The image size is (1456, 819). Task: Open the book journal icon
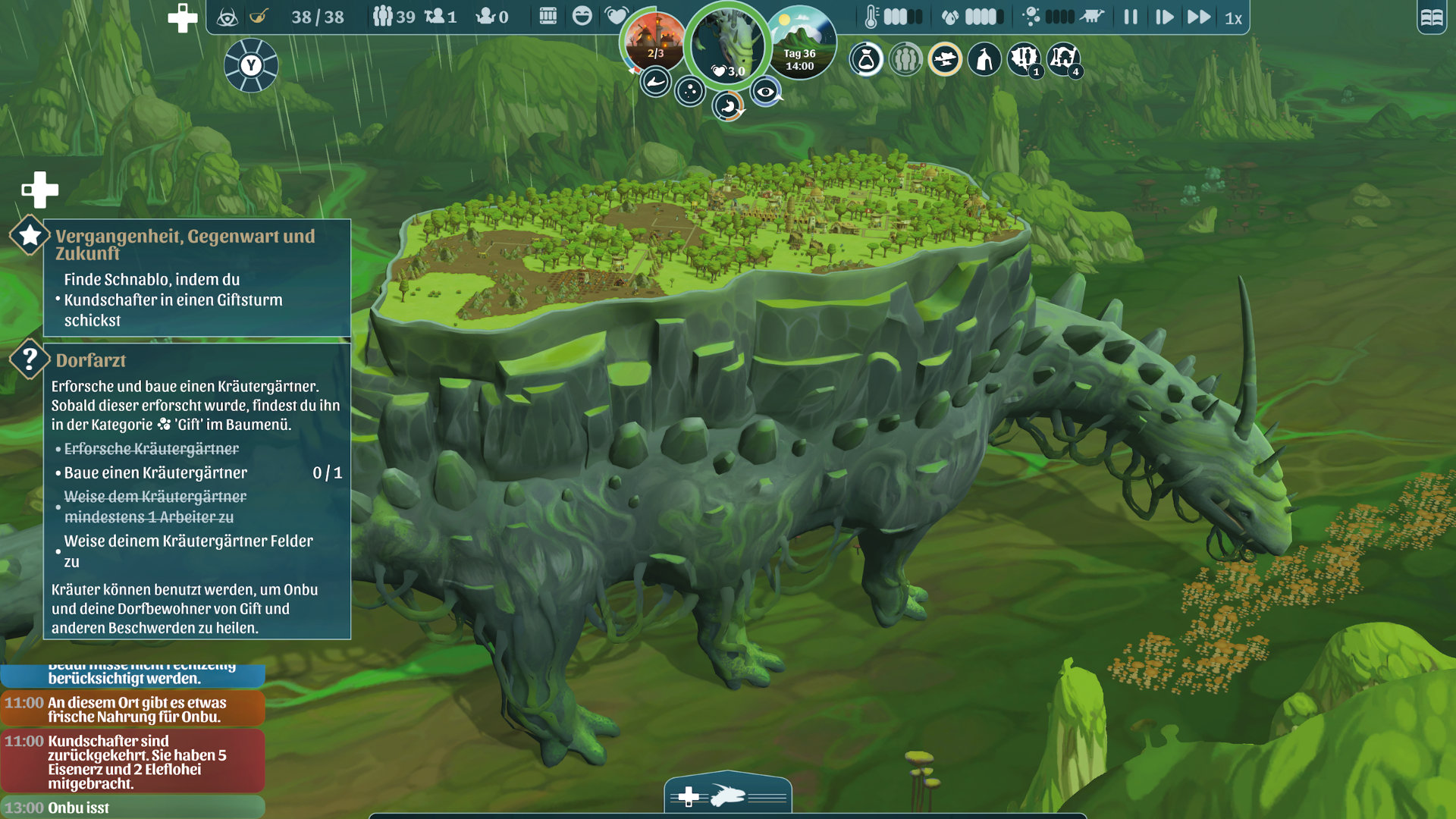pyautogui.click(x=1432, y=17)
